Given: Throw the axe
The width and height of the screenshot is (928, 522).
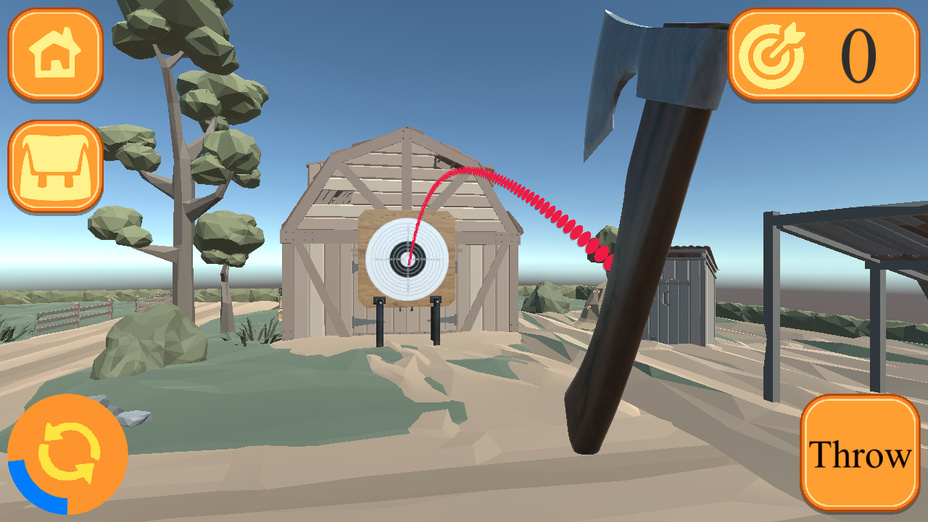Looking at the screenshot, I should [860, 455].
